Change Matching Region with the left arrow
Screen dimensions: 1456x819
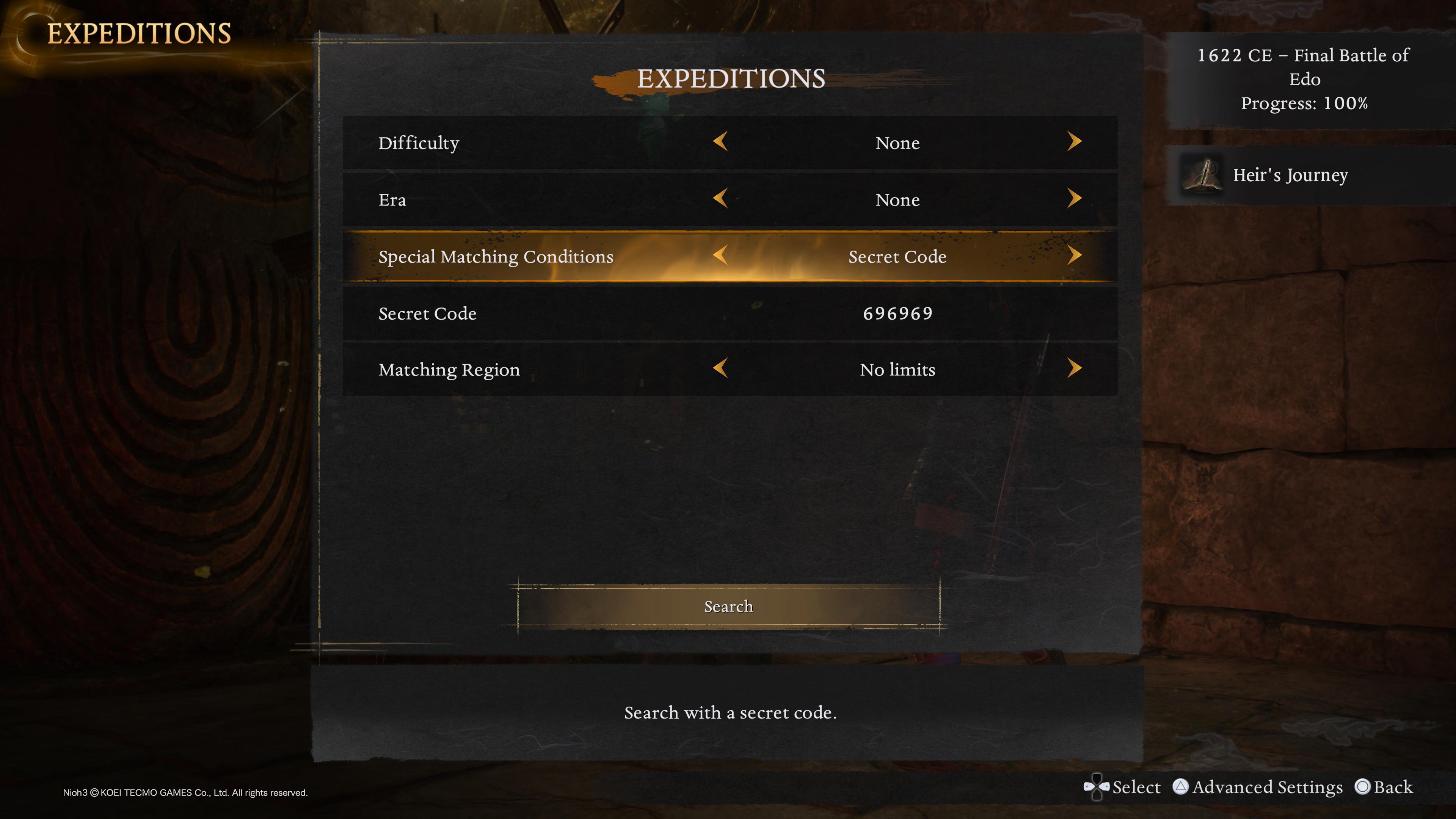click(720, 369)
